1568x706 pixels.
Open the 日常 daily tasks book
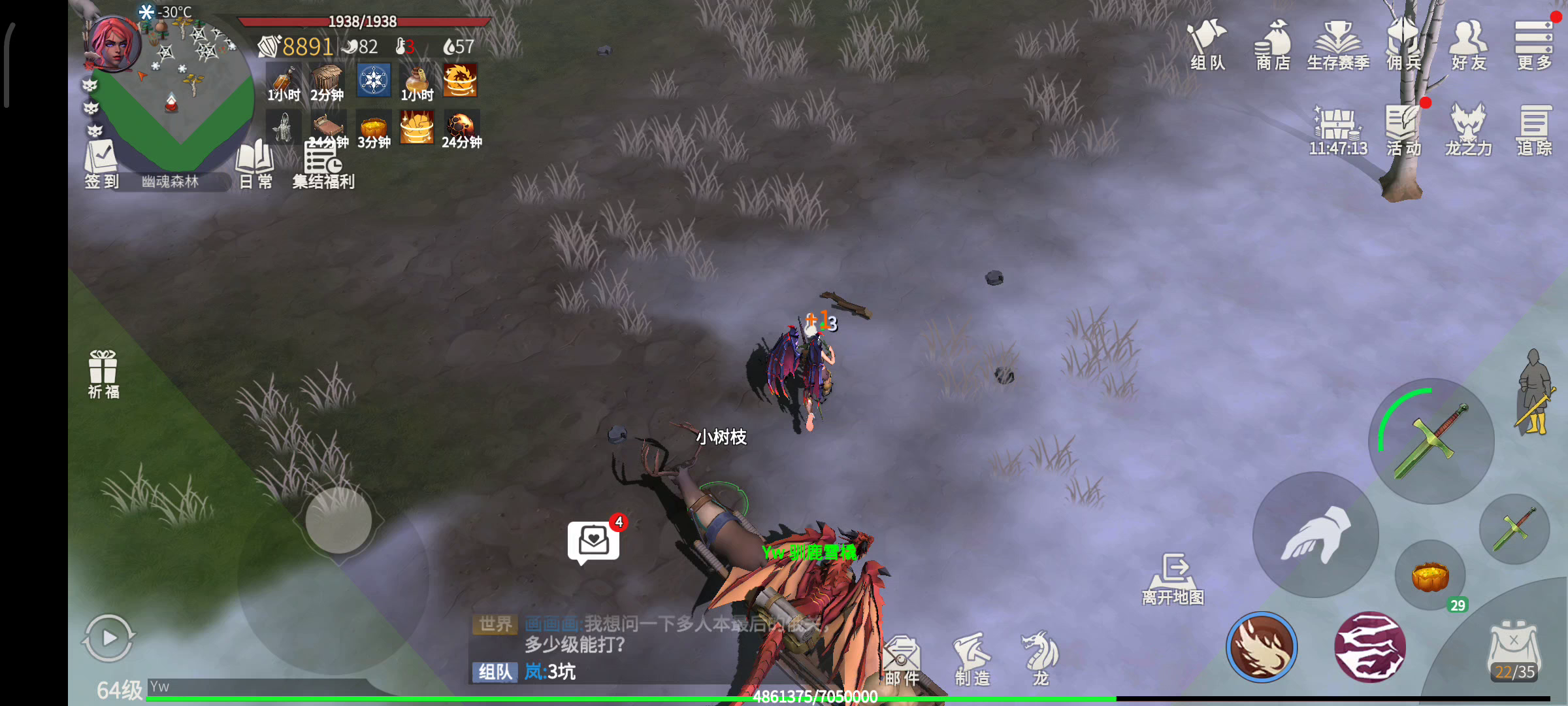pos(255,163)
